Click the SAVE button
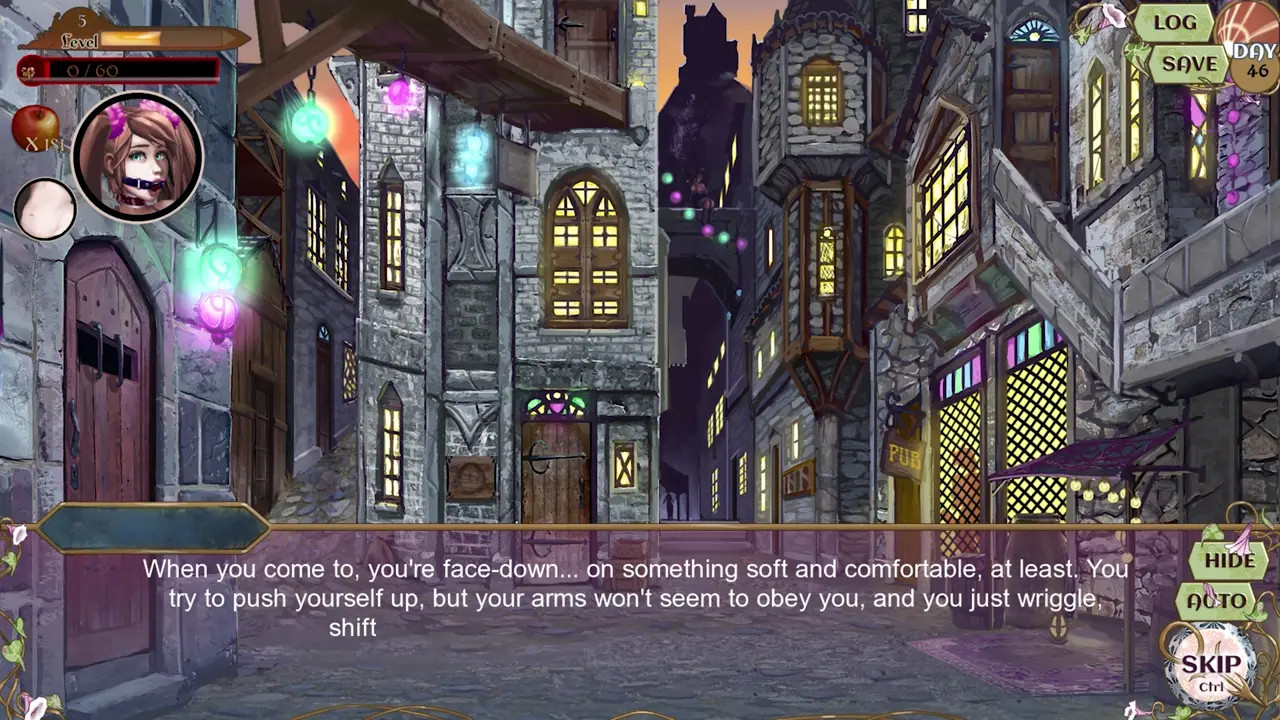Image resolution: width=1280 pixels, height=720 pixels. point(1189,64)
